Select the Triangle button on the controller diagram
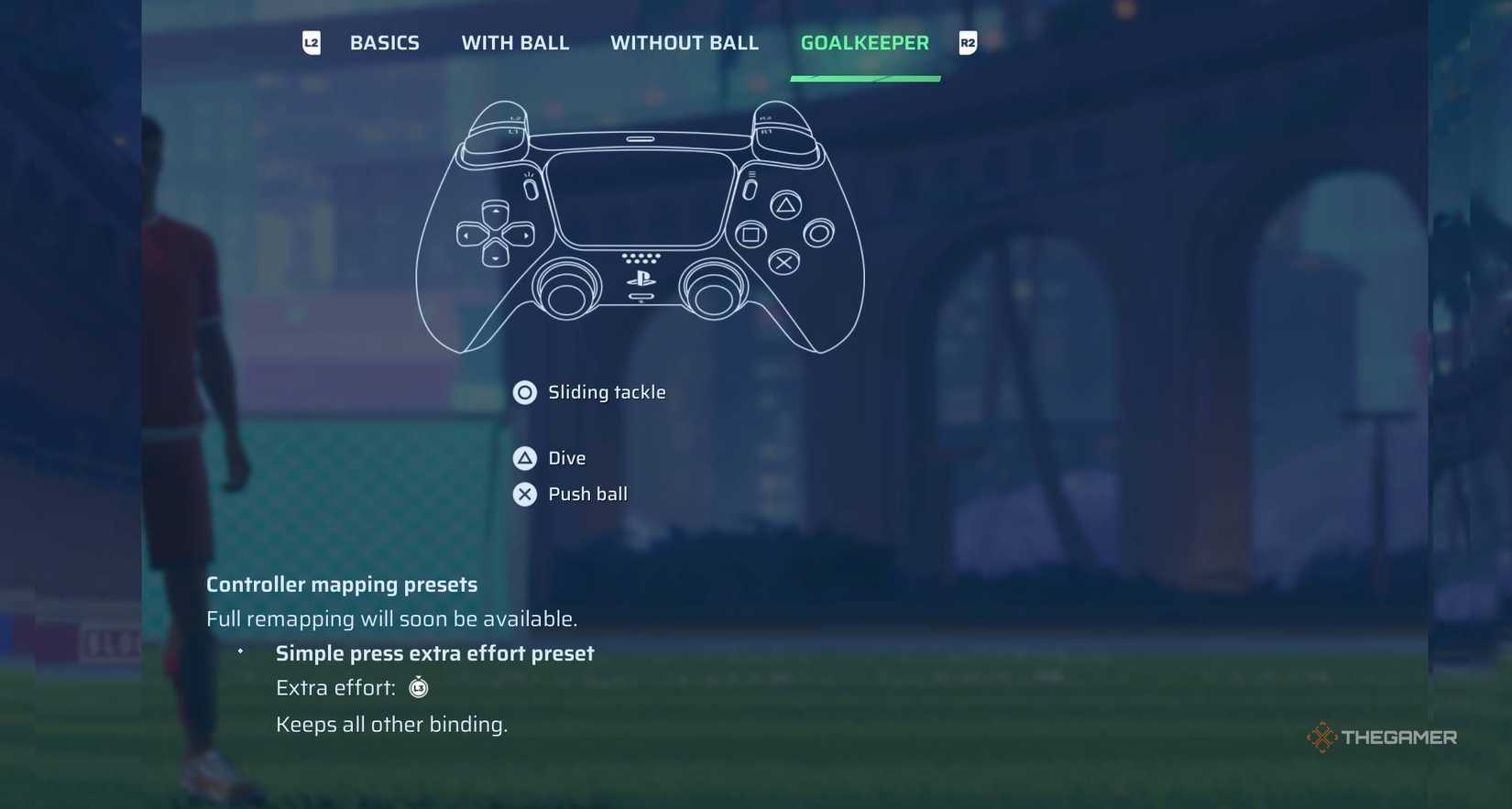Viewport: 1512px width, 809px height. coord(783,207)
